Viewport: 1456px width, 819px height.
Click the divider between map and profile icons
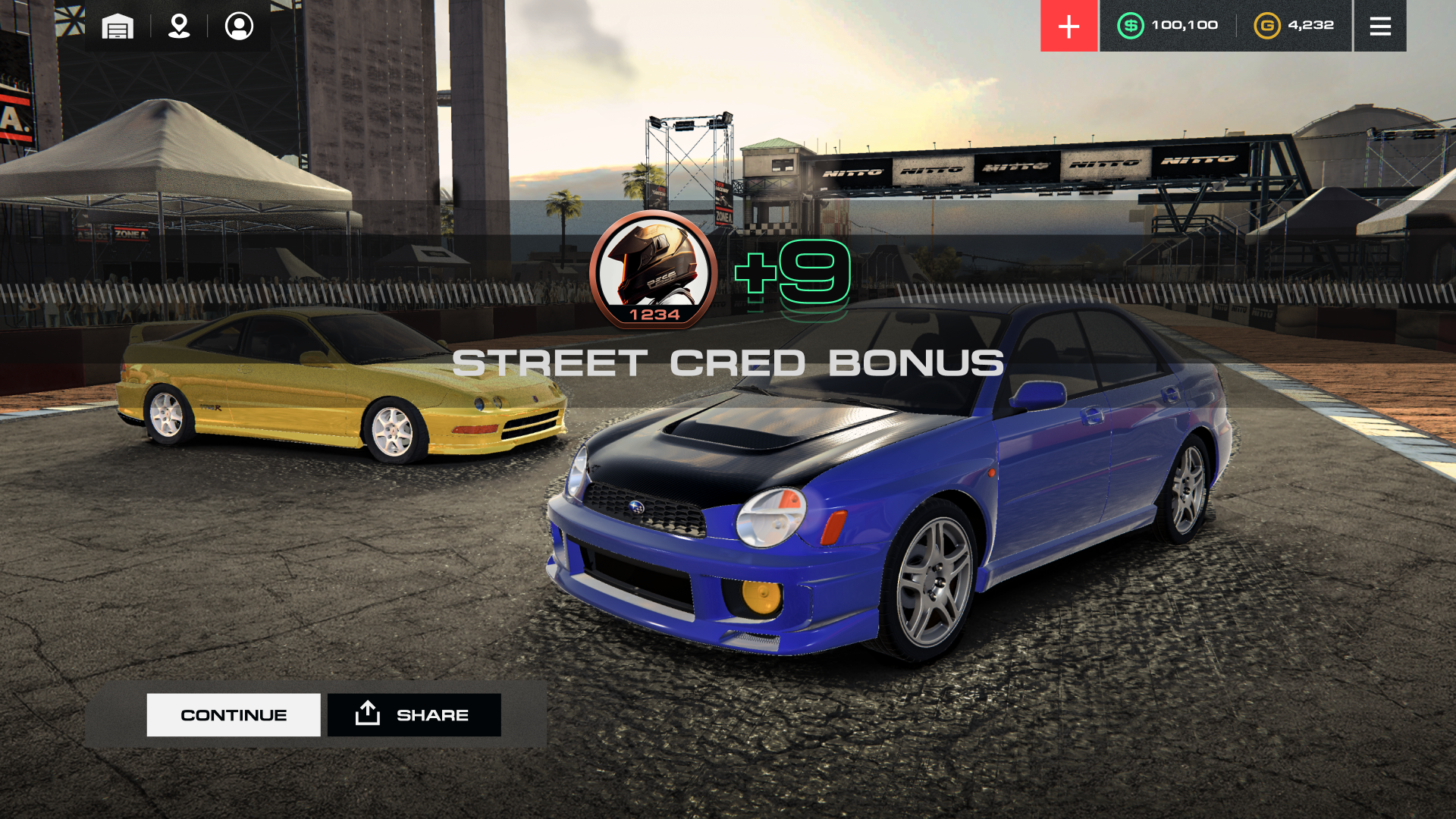click(x=209, y=26)
